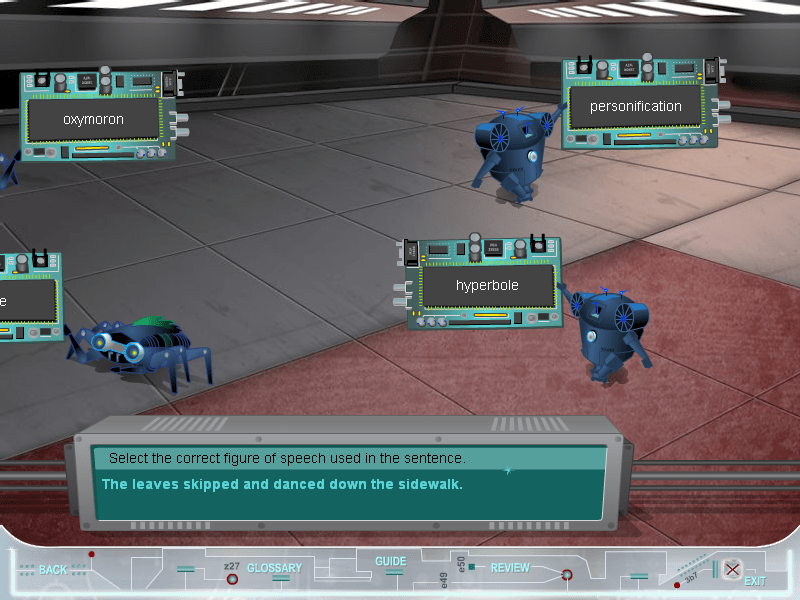This screenshot has height=600, width=800.
Task: Open the Glossary
Action: [x=274, y=568]
